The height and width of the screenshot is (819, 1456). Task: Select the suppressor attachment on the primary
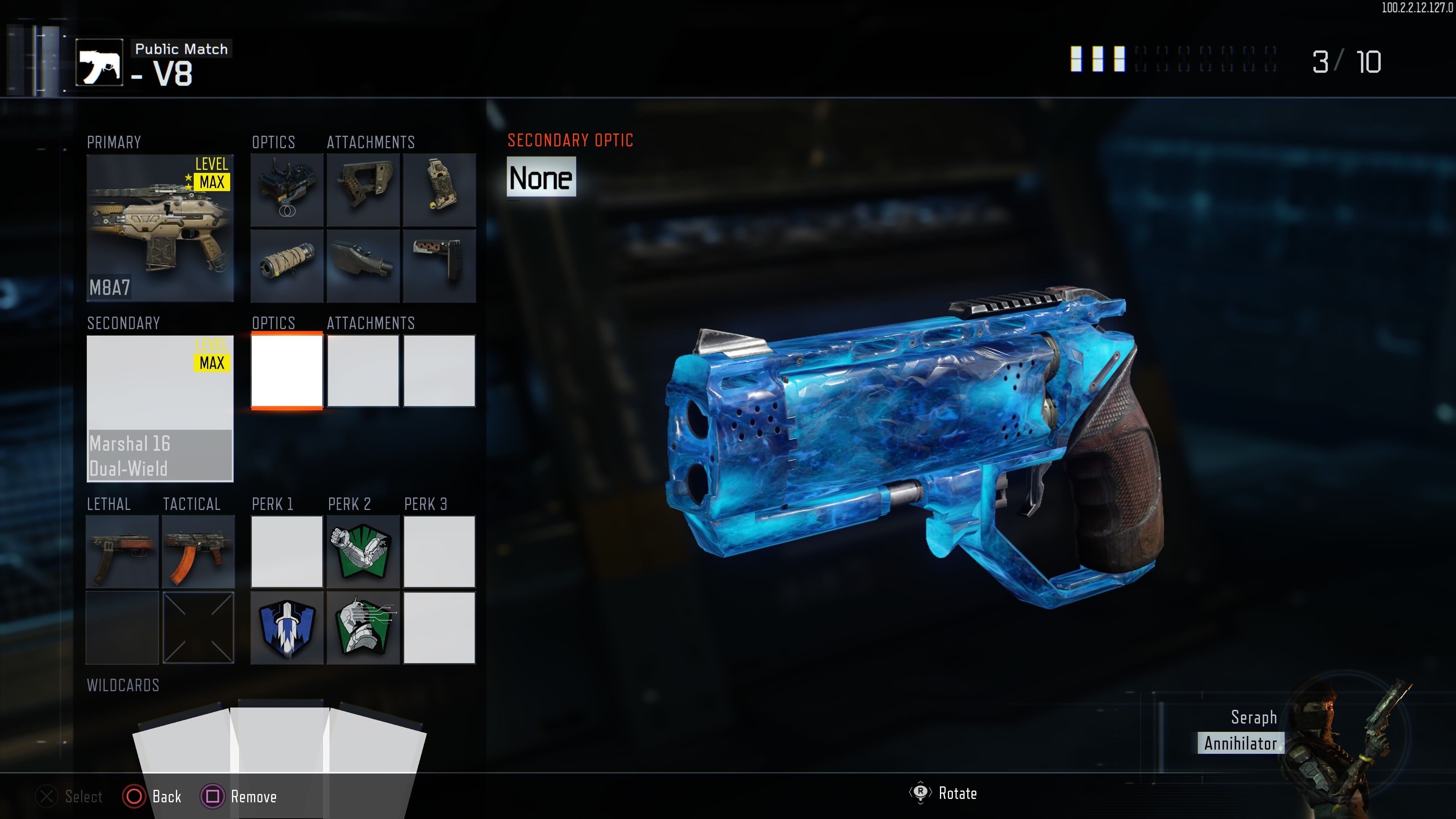click(287, 266)
